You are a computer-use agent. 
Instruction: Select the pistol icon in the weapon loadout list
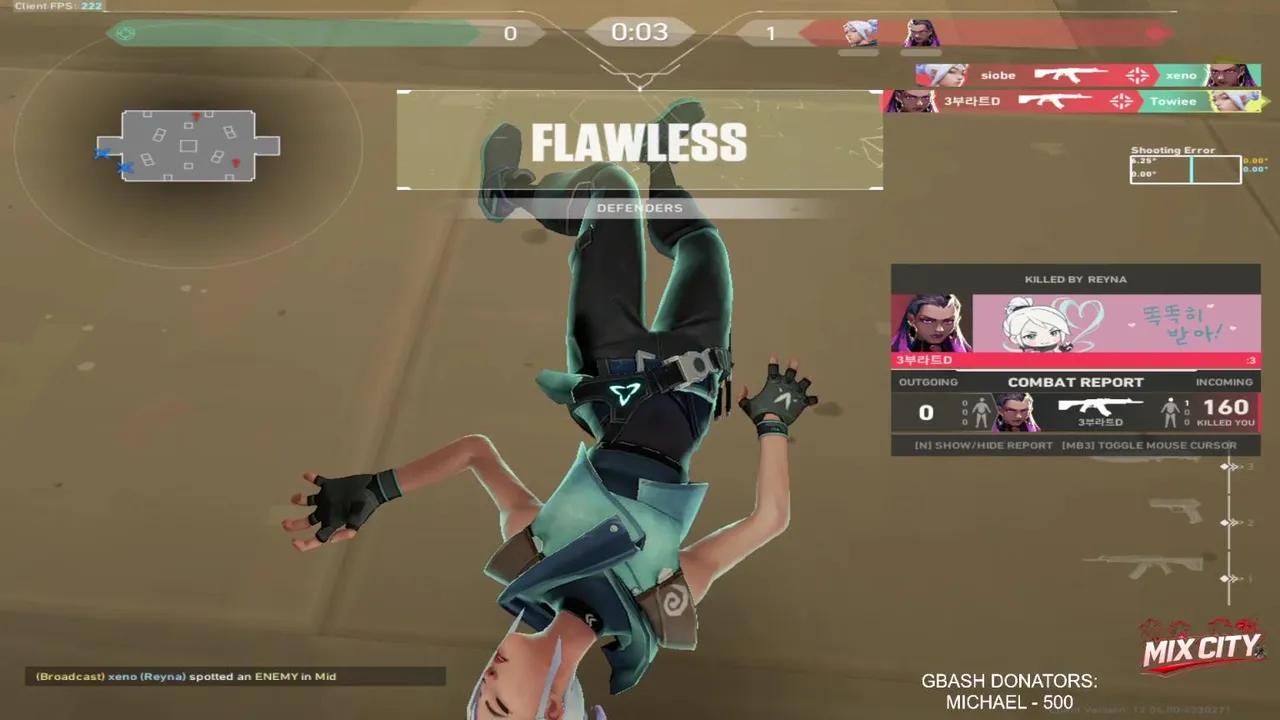tap(1176, 510)
